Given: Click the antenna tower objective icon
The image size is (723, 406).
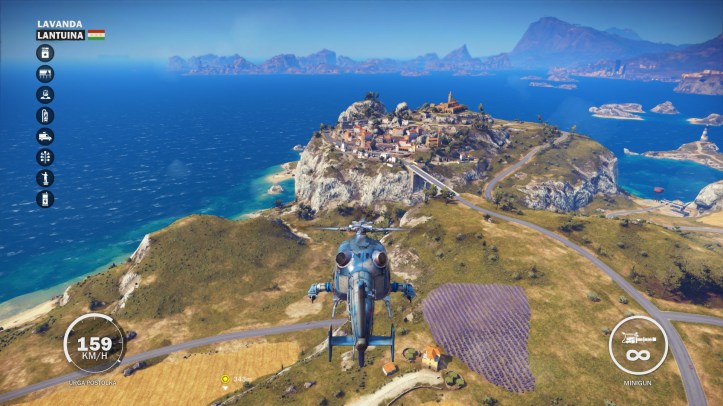Looking at the screenshot, I should pos(45,157).
